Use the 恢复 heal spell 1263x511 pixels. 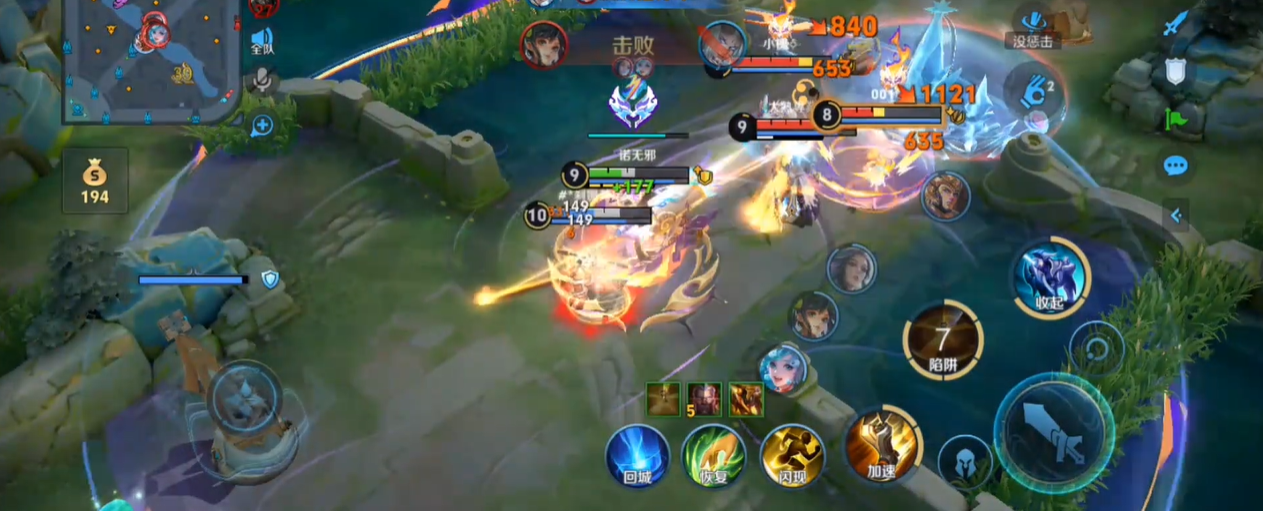tap(713, 456)
